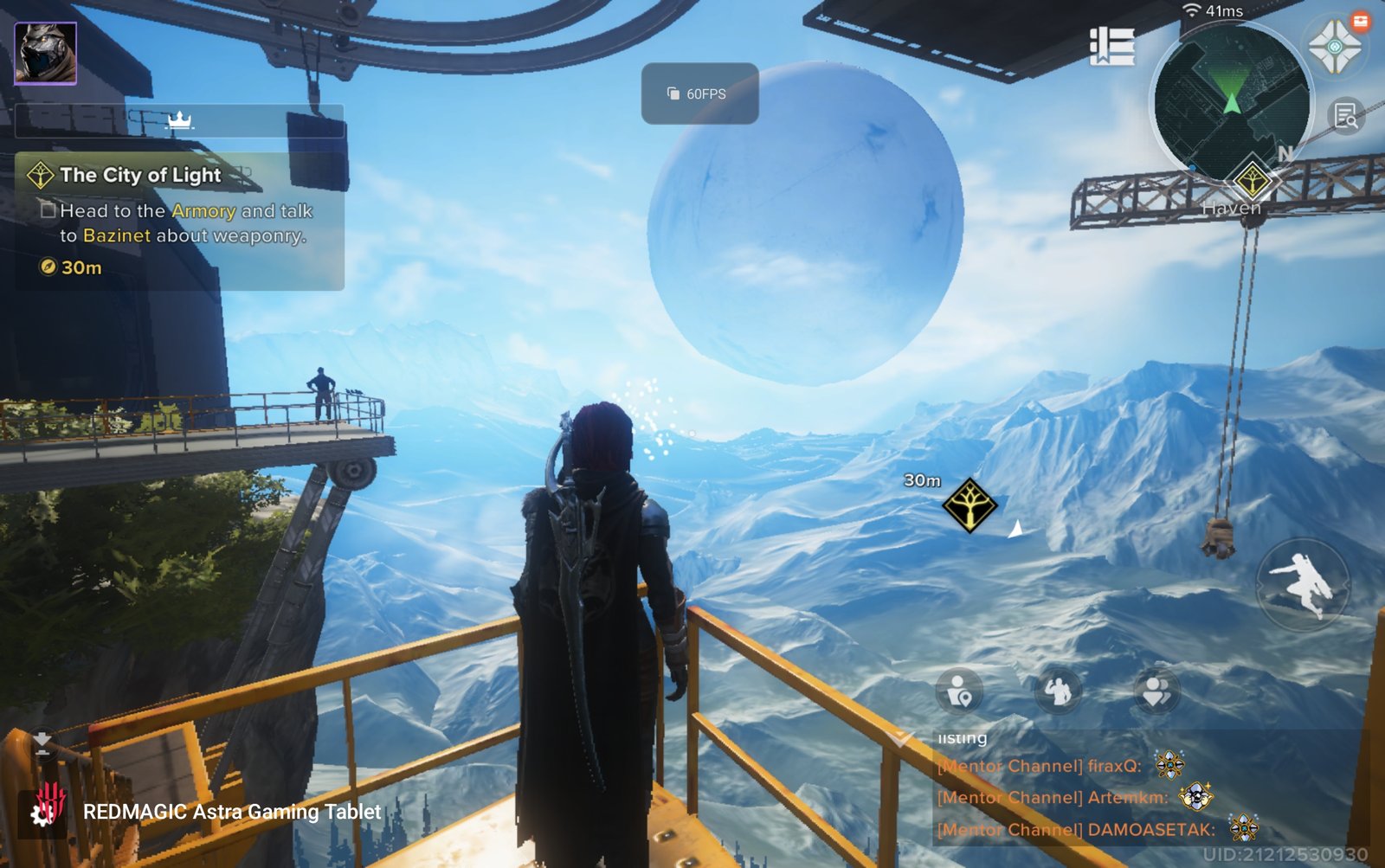Tap the jump action button
This screenshot has height=868, width=1385.
pyautogui.click(x=1303, y=584)
